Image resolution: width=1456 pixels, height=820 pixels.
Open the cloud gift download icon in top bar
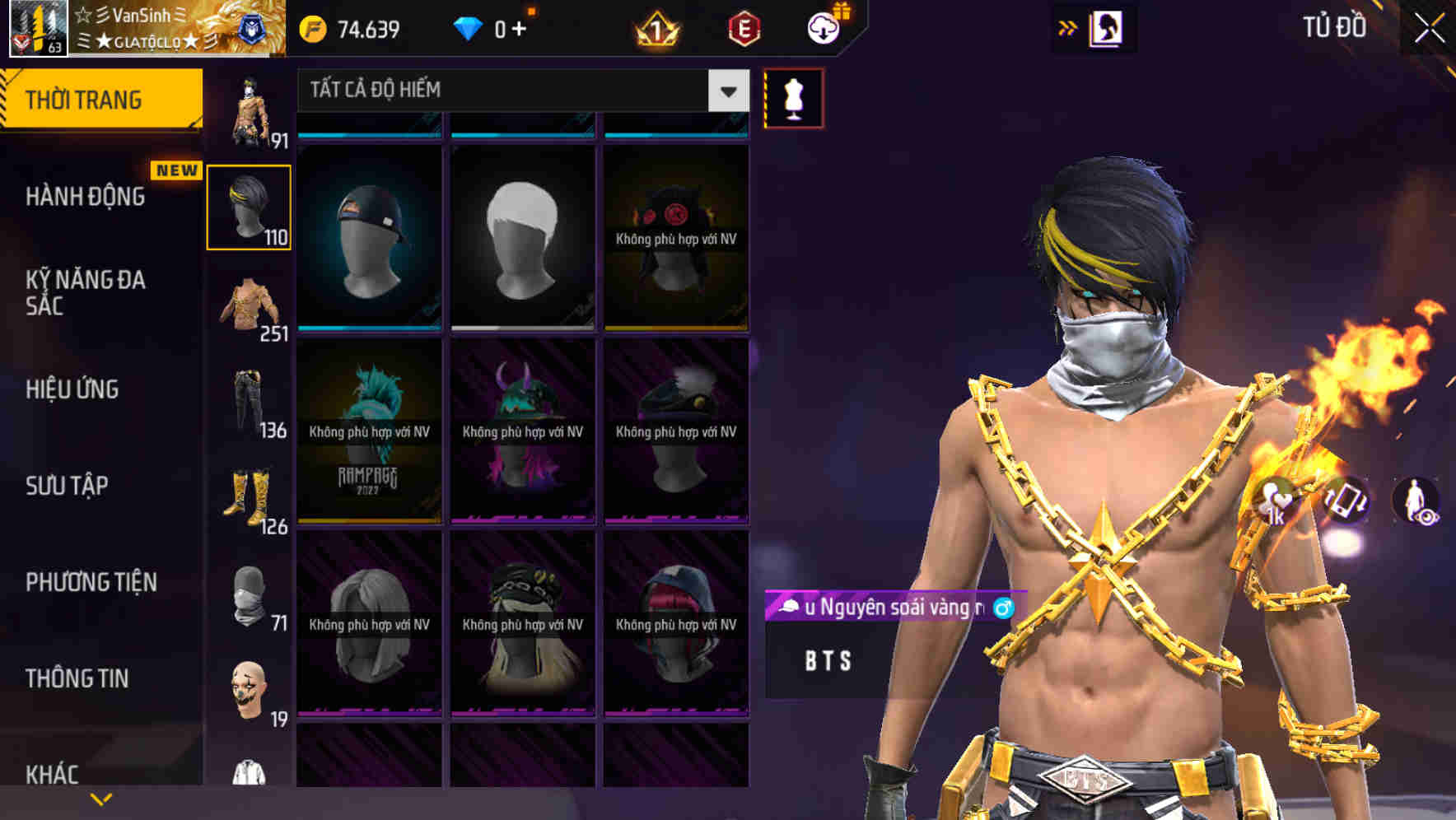point(826,27)
